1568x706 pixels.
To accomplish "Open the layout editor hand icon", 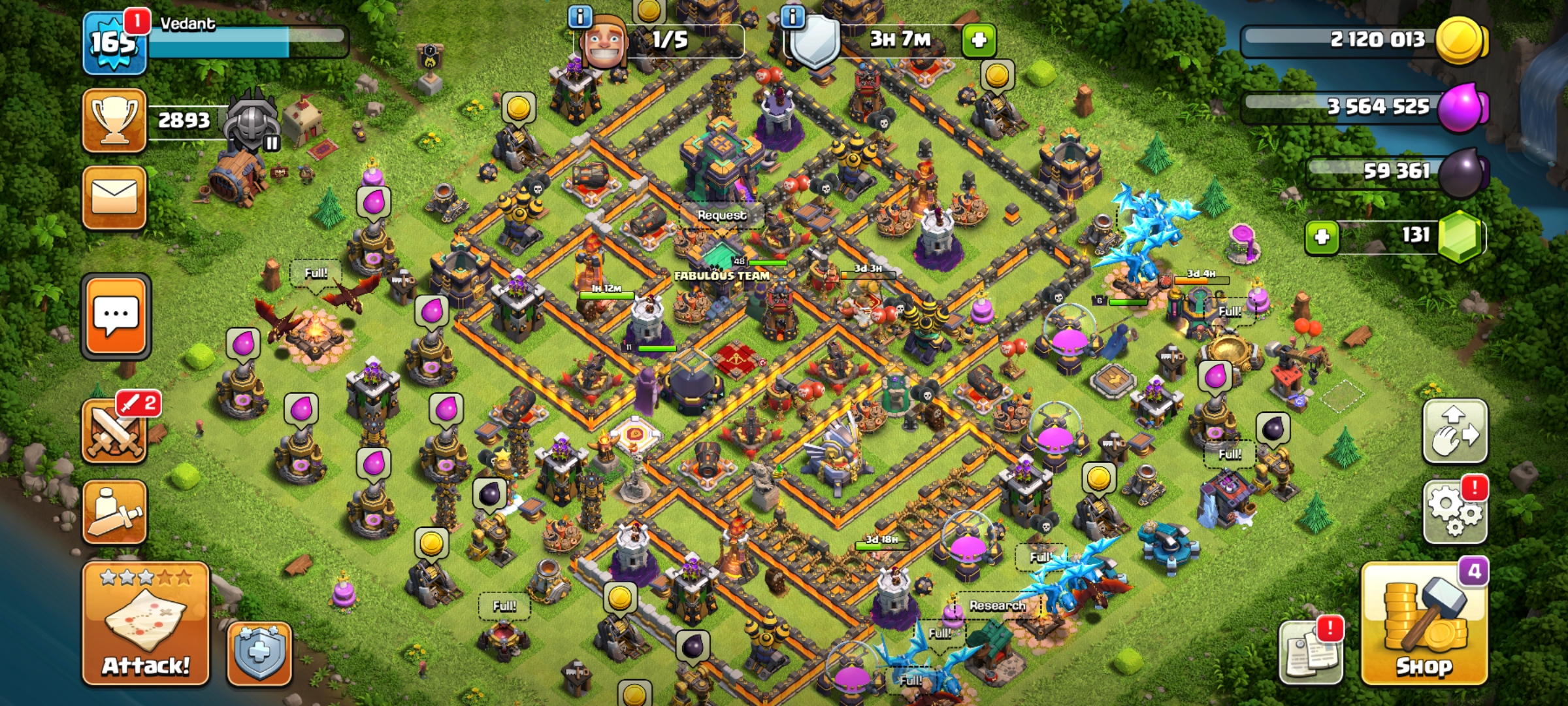I will [x=1455, y=431].
